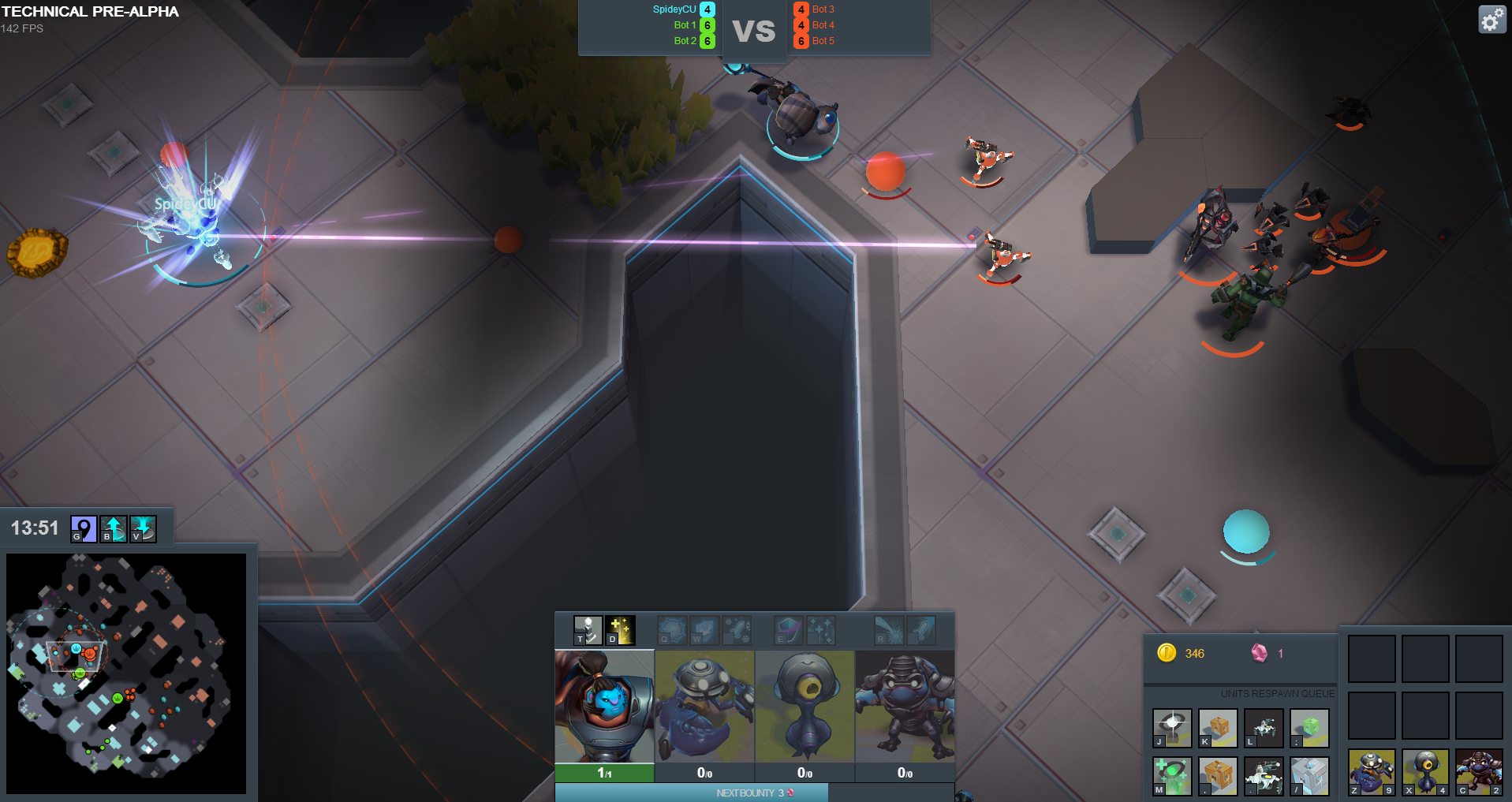Select the small green cube item
Viewport: 1512px width, 802px height.
coord(1309,727)
